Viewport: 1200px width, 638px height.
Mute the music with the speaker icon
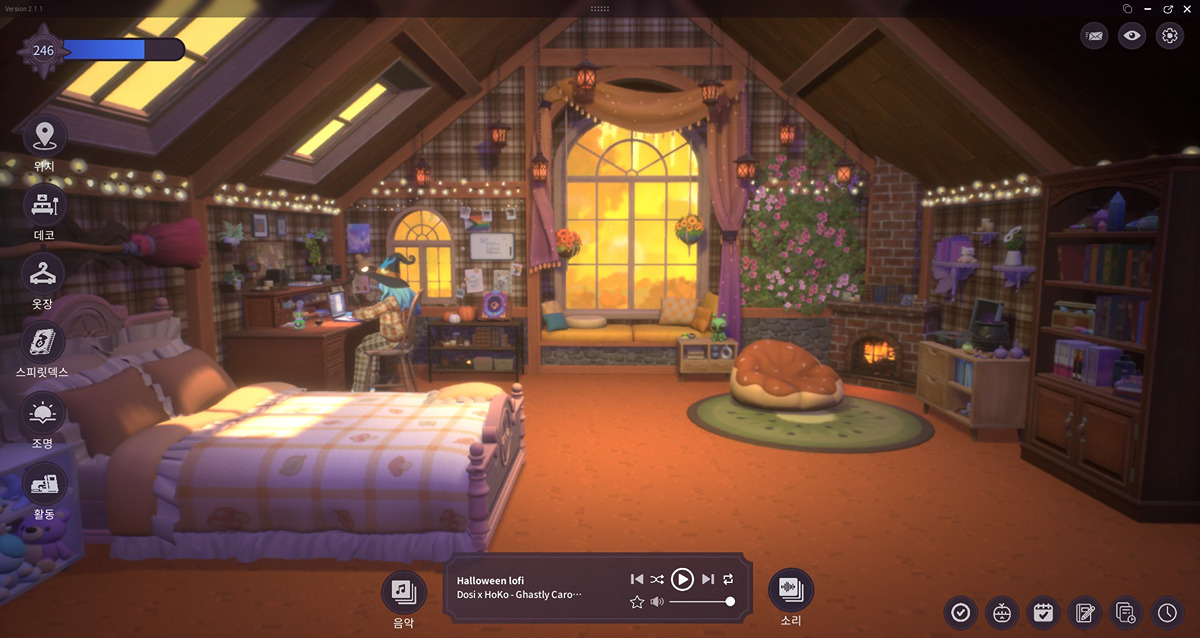tap(657, 601)
